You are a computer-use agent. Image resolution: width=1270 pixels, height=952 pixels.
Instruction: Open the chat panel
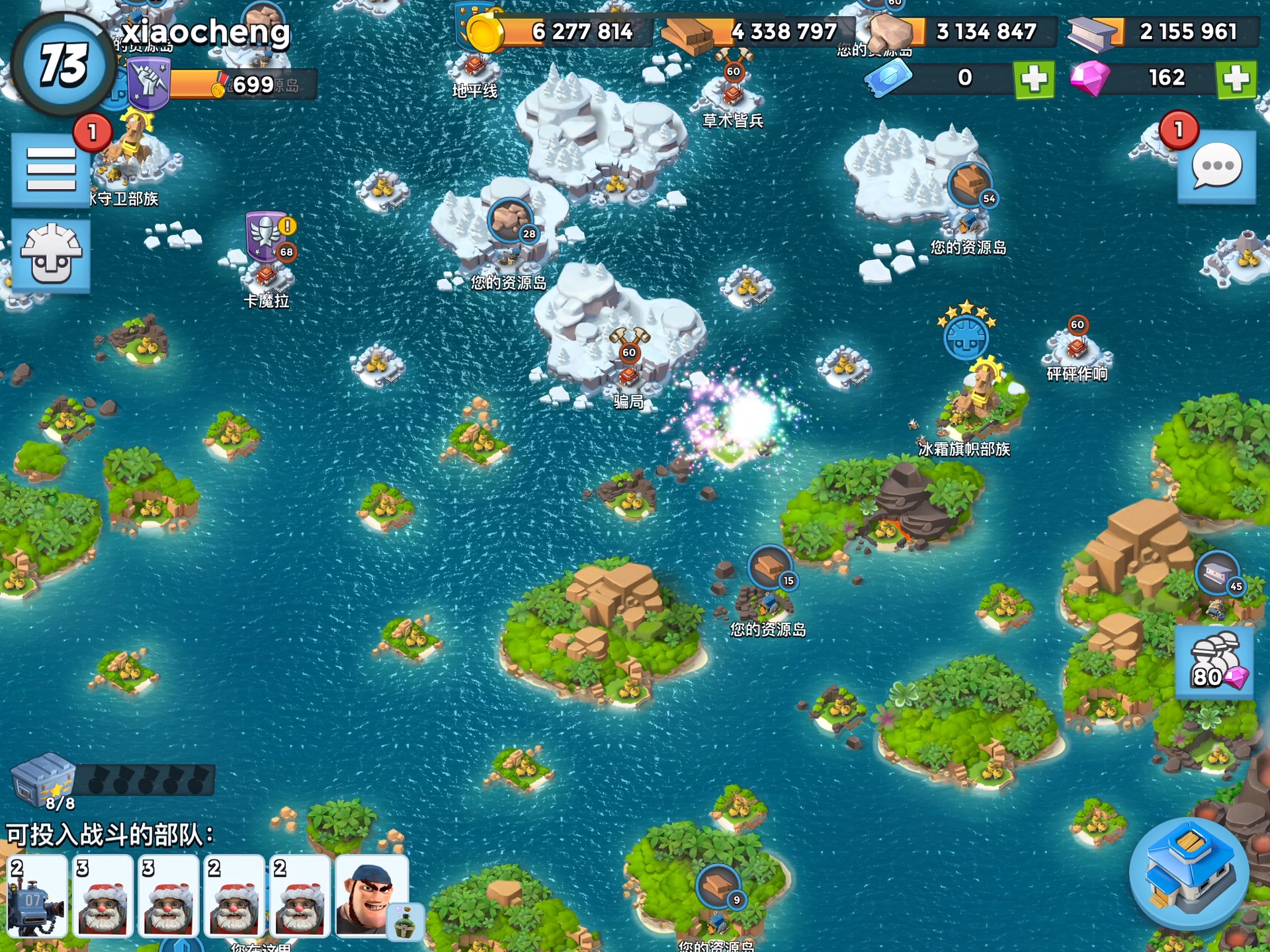click(x=1216, y=167)
